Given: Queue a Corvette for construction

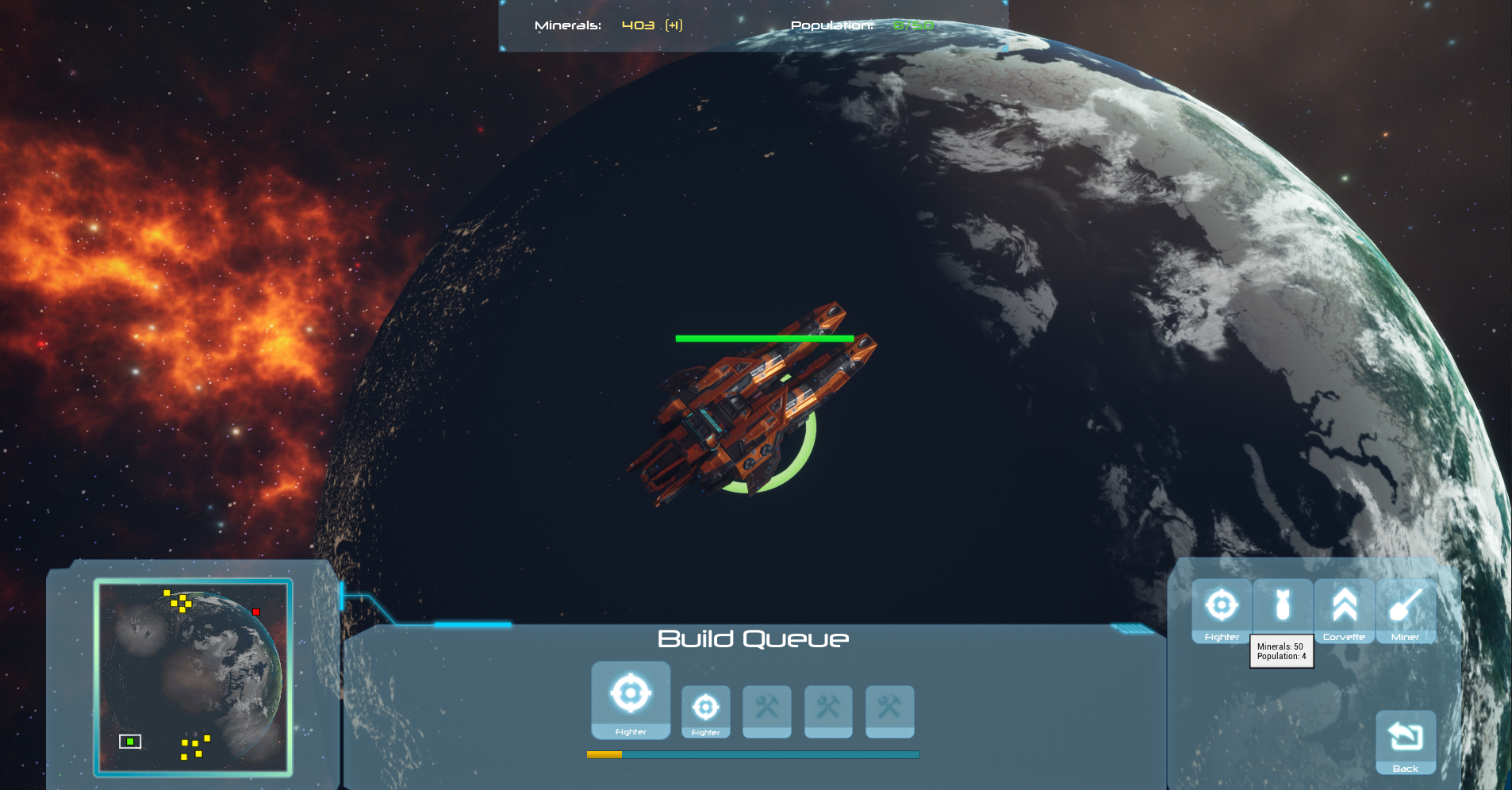Looking at the screenshot, I should pos(1344,610).
